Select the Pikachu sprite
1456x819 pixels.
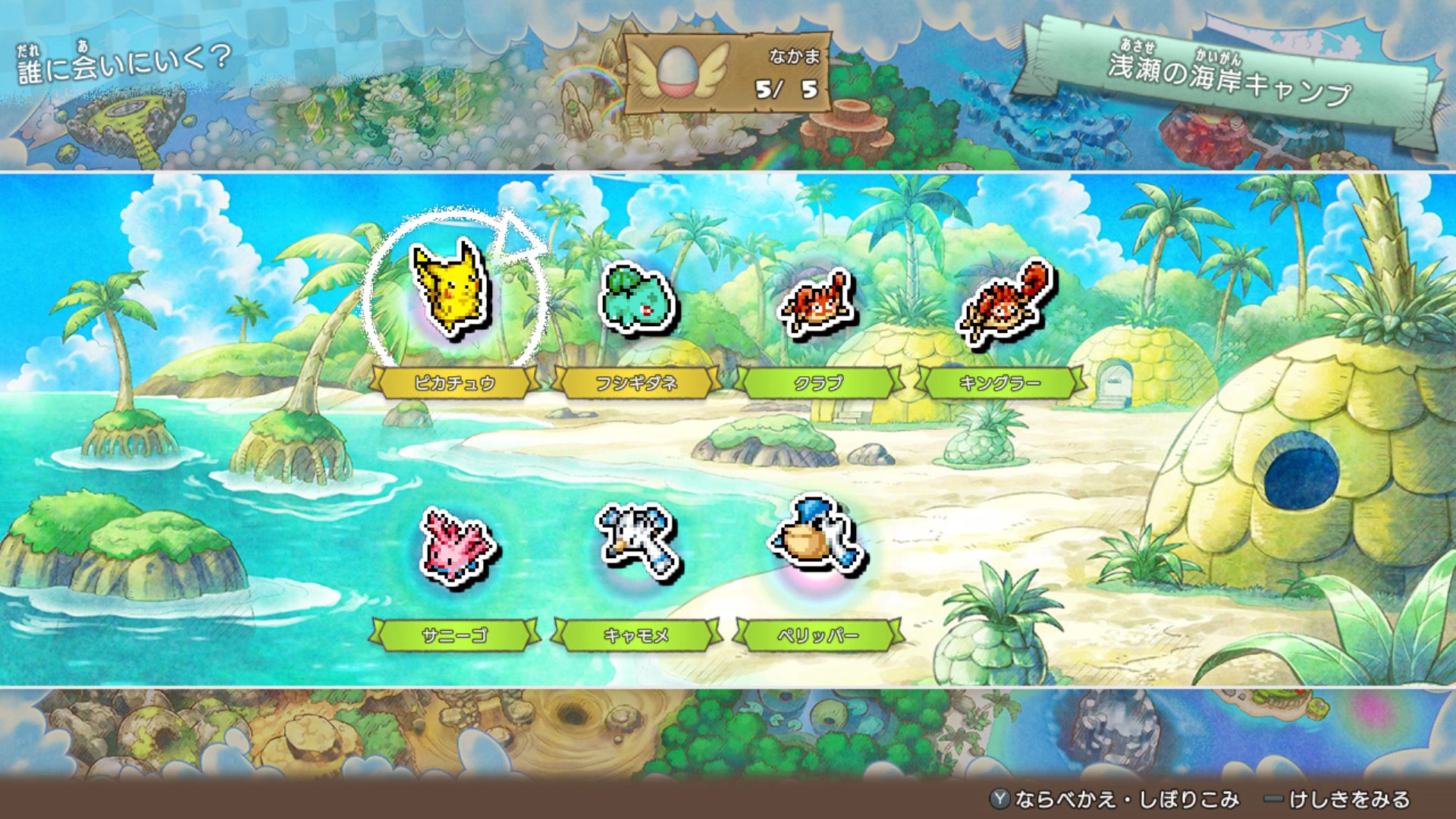451,290
